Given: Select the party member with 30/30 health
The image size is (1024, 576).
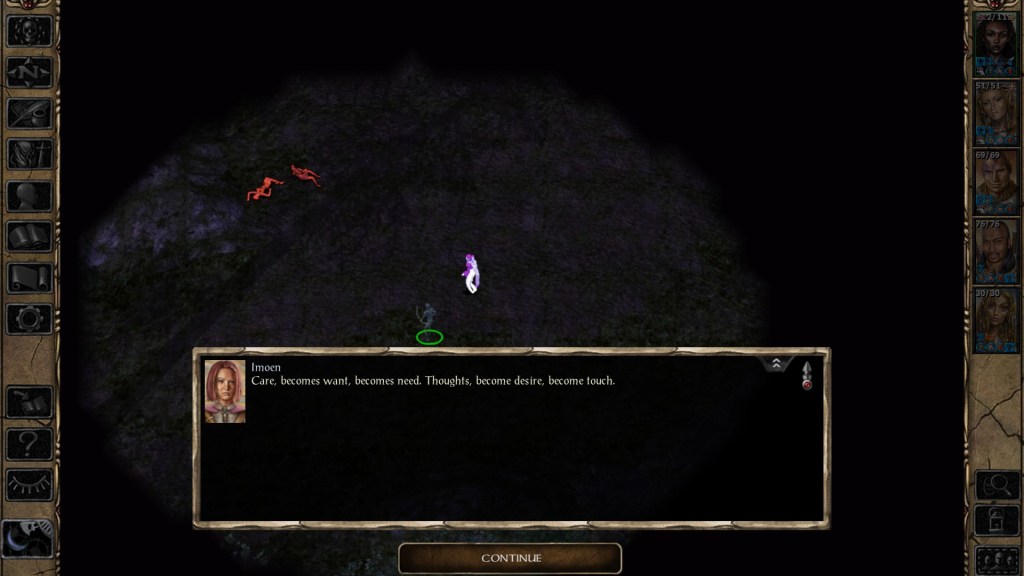Looking at the screenshot, I should pos(996,319).
